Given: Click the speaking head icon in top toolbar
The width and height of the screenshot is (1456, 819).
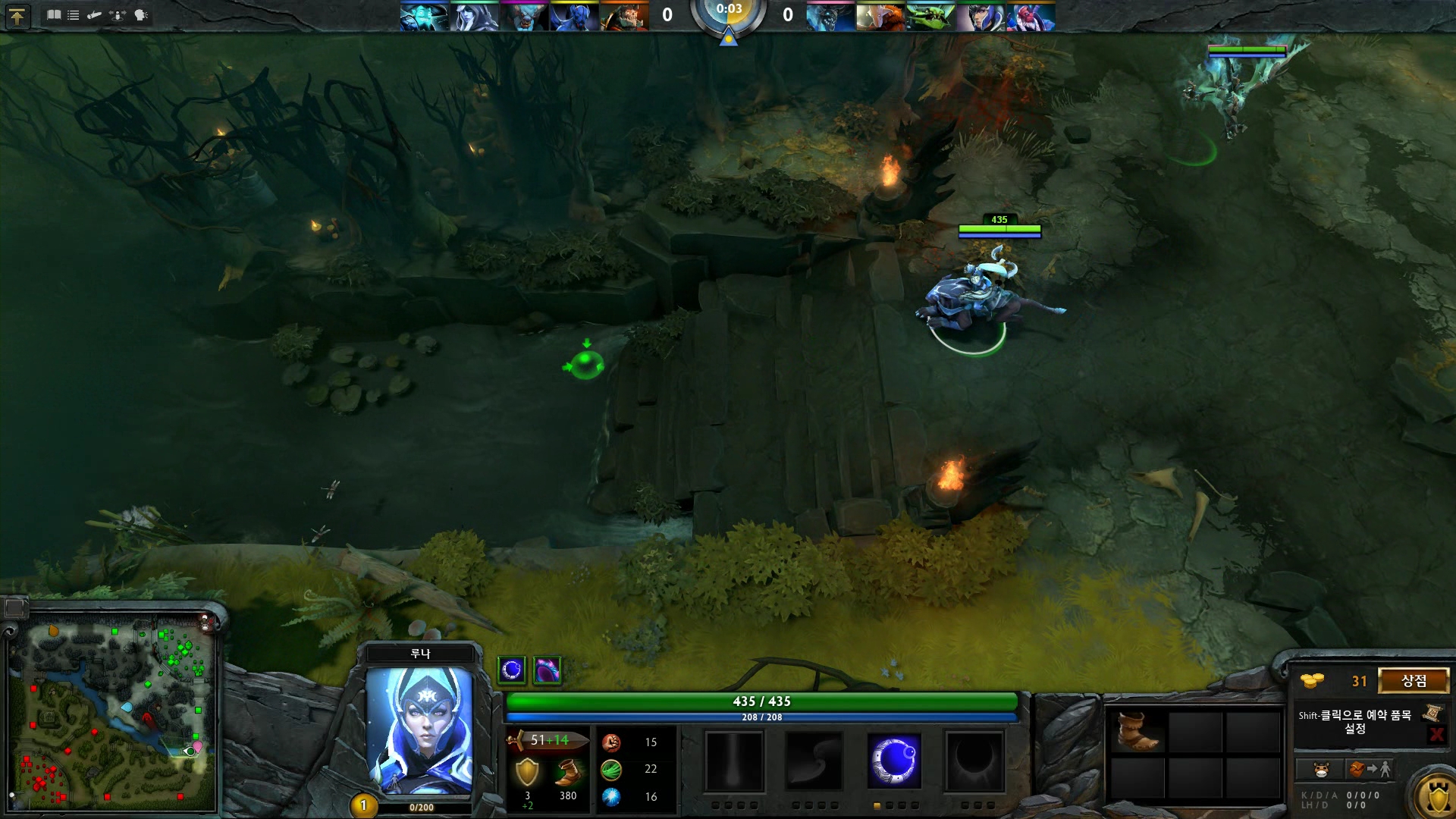Looking at the screenshot, I should point(141,14).
